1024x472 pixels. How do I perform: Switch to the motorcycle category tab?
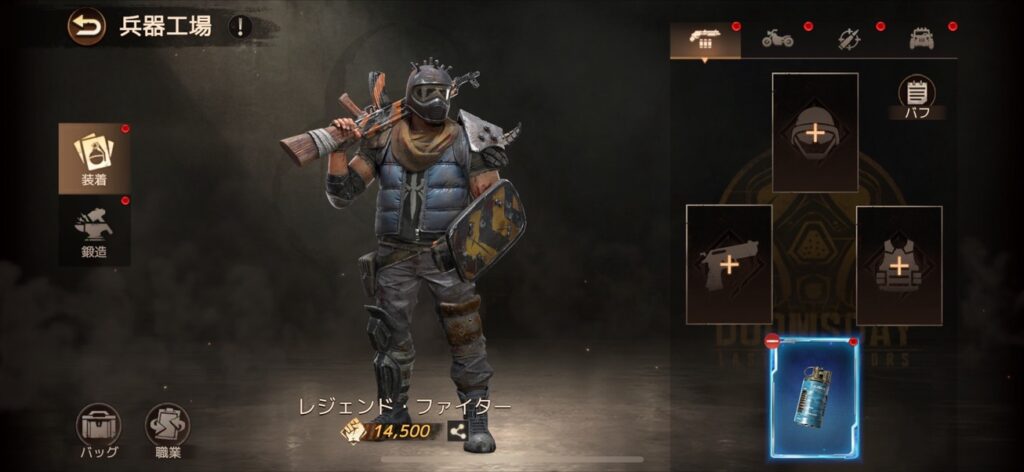778,40
